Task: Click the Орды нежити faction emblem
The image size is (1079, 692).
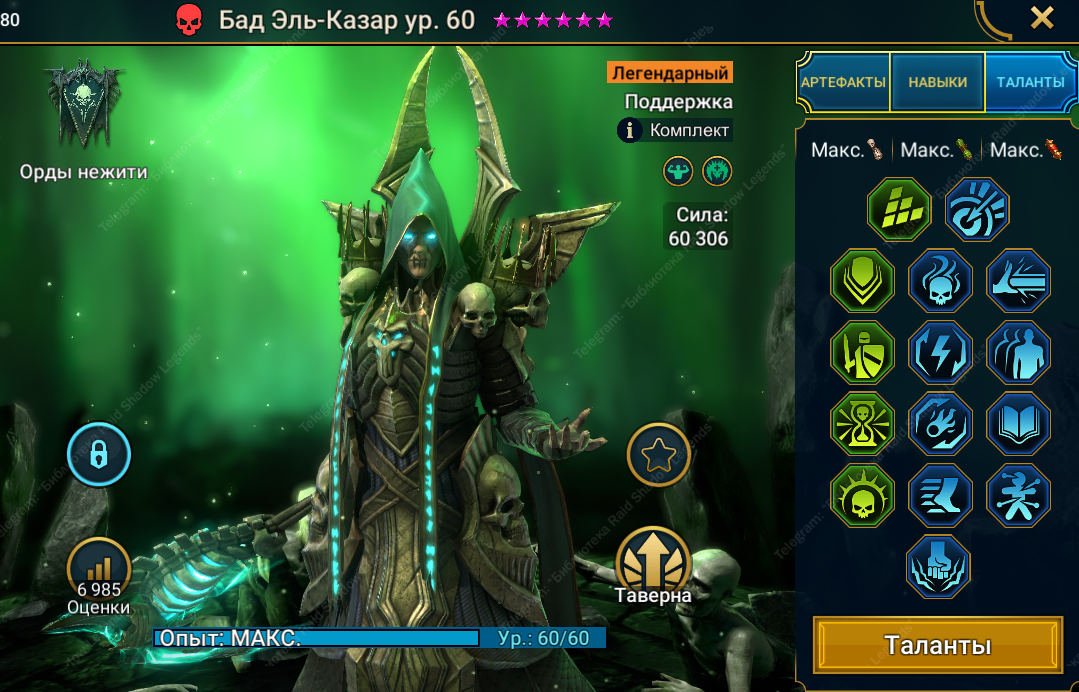Action: pyautogui.click(x=84, y=105)
